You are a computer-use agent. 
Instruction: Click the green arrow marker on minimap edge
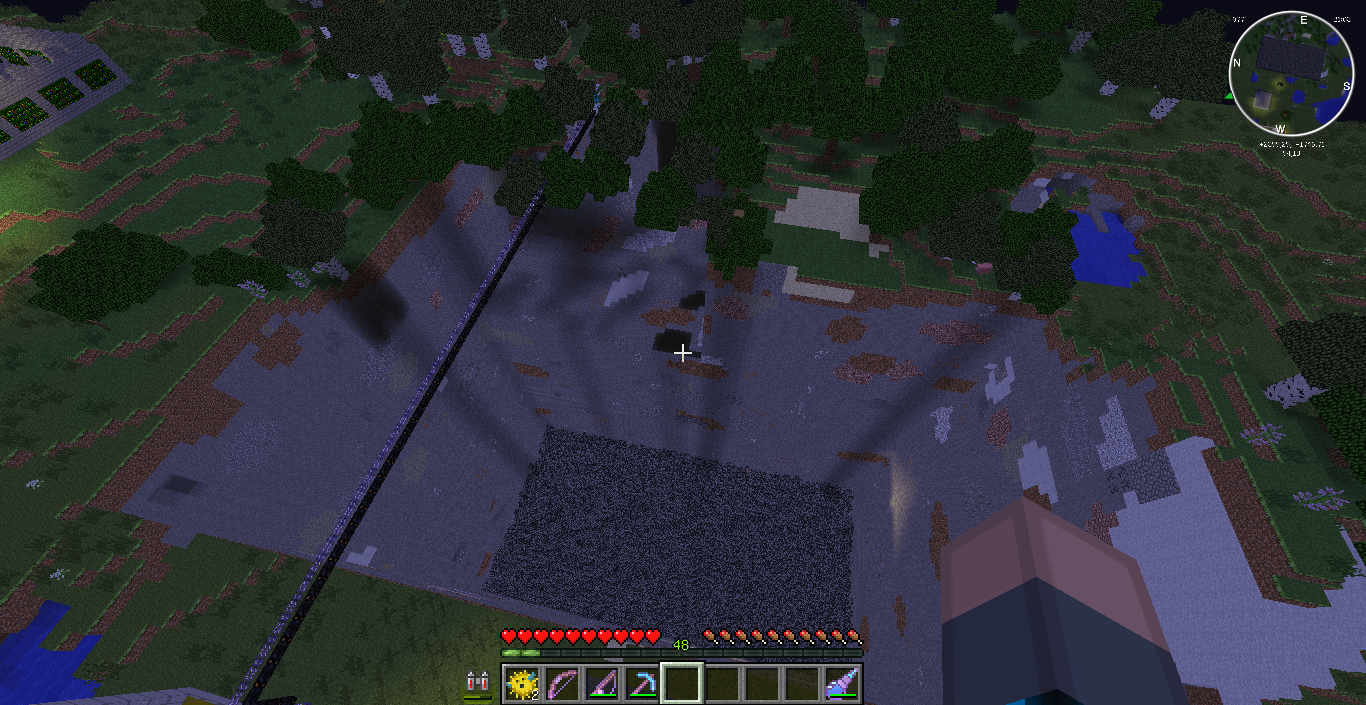(x=1229, y=96)
